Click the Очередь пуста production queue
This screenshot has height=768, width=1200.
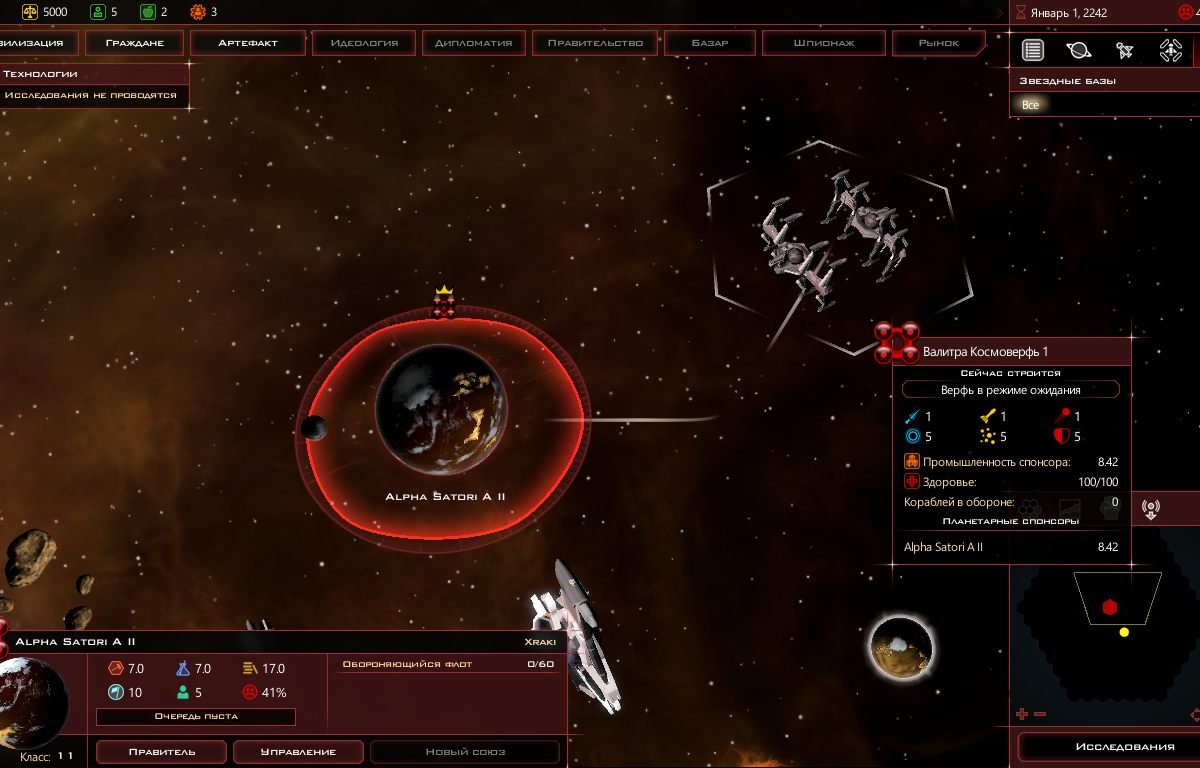coord(196,716)
